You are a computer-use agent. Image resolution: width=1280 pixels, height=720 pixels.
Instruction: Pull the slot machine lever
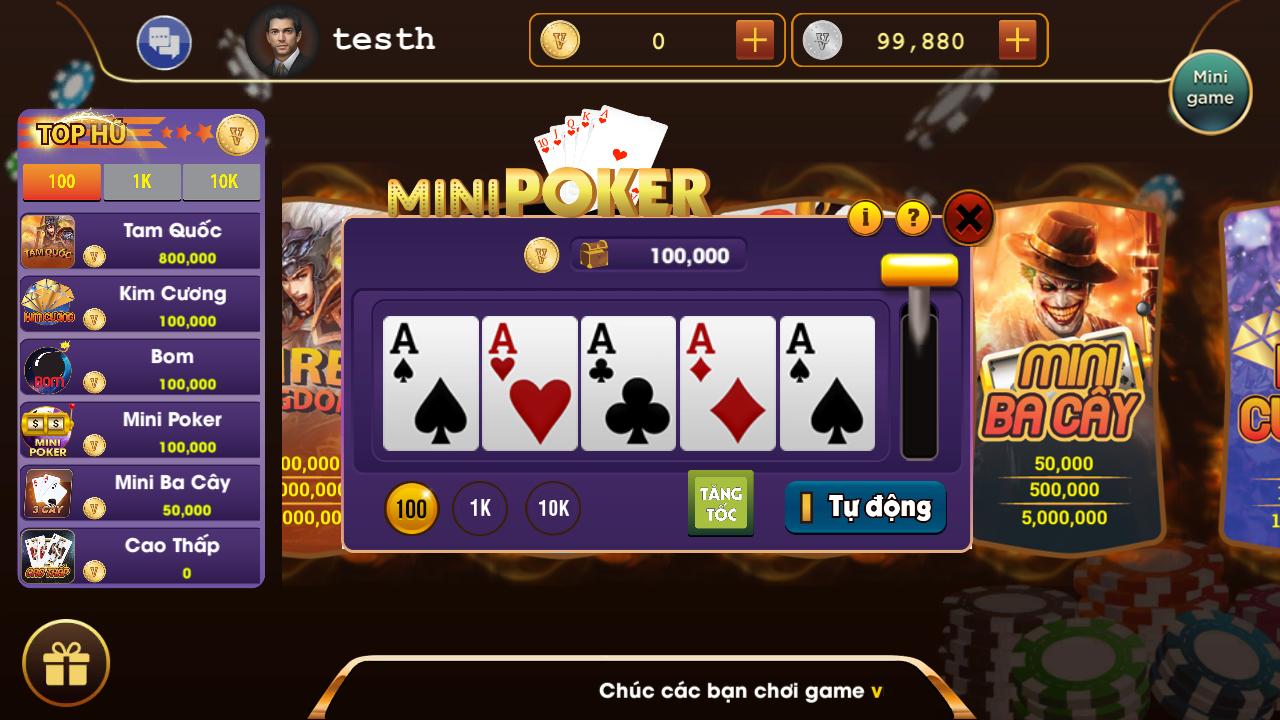click(919, 270)
